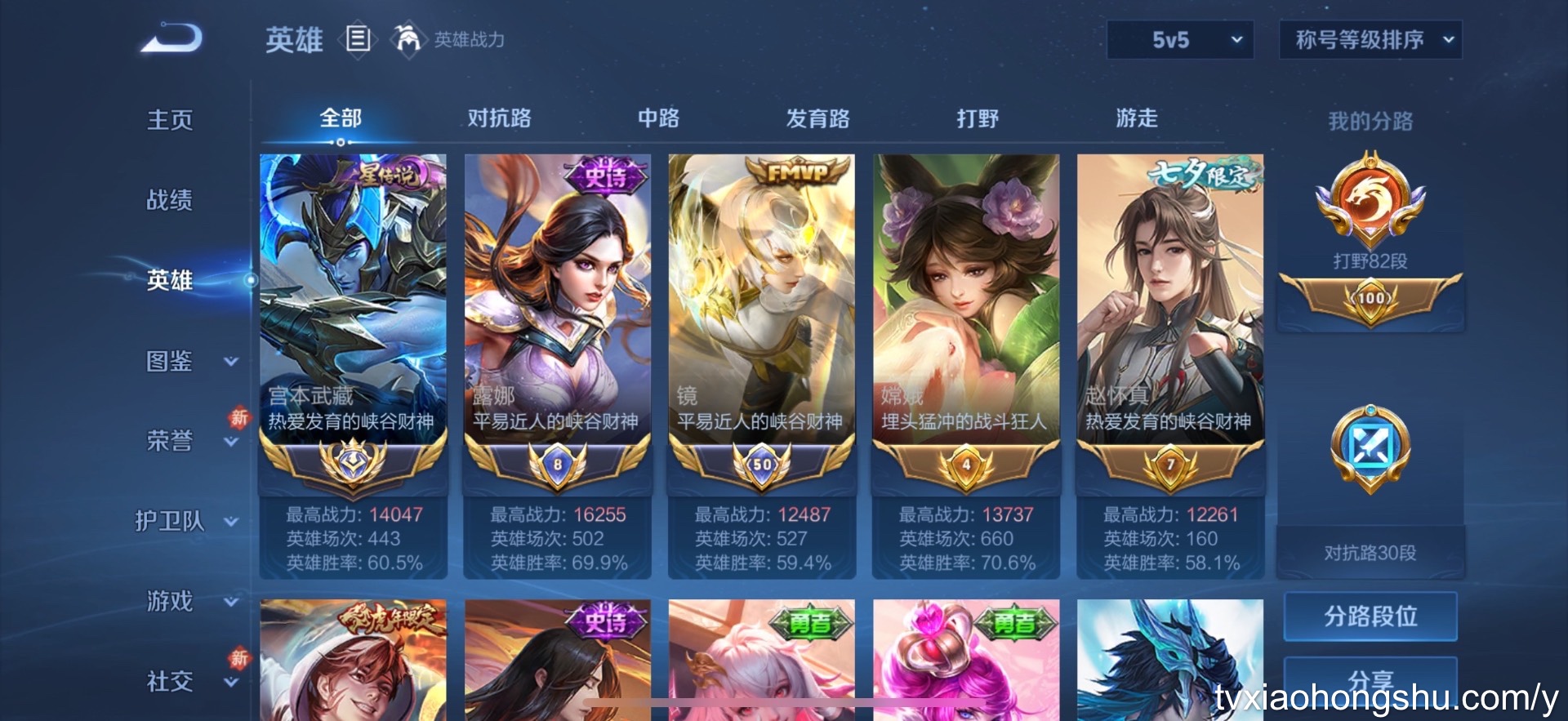Select the 中路 filter tab
The width and height of the screenshot is (1568, 721).
(x=657, y=118)
